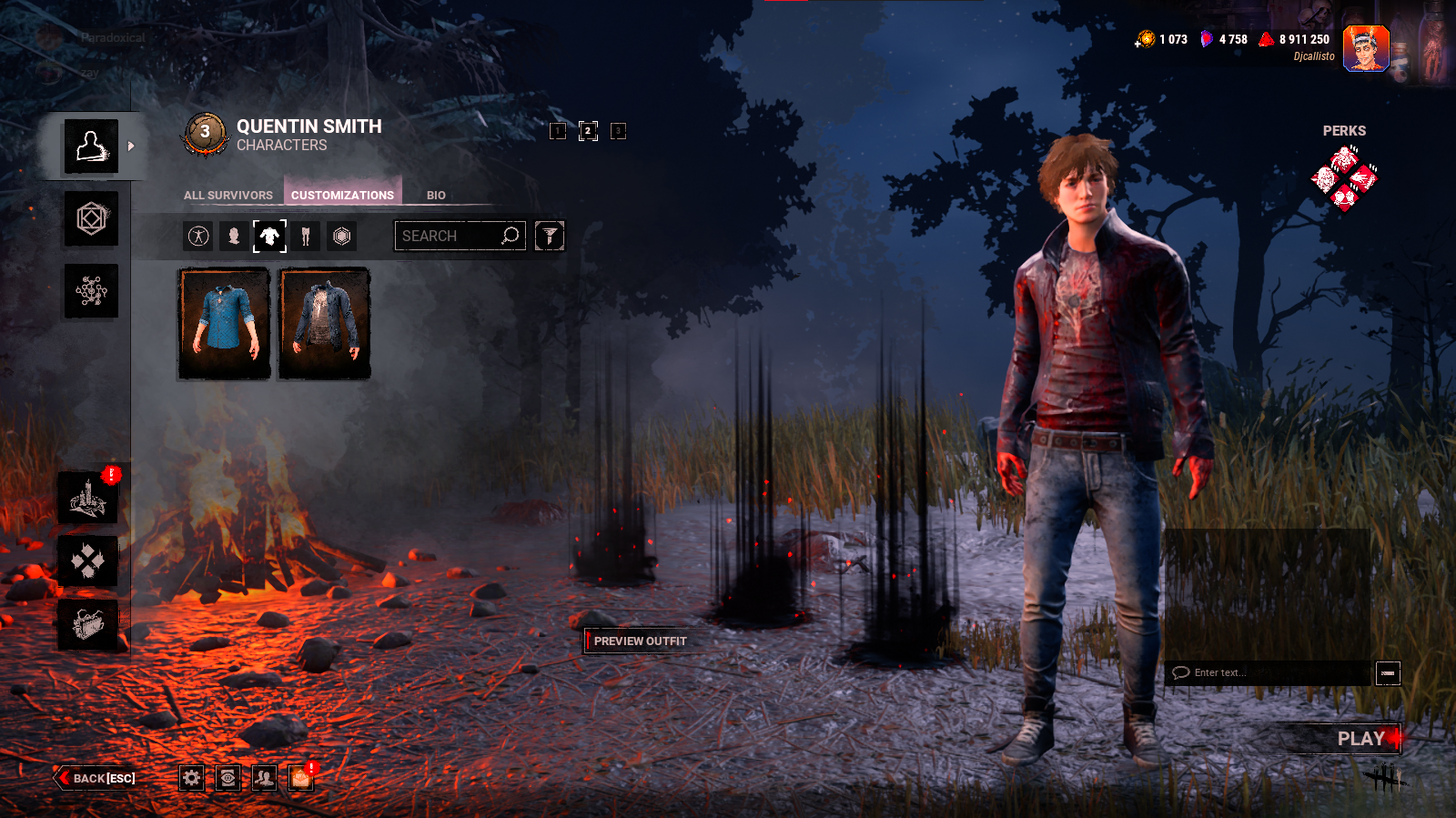Show the charms category
Screen dimensions: 1456x818
(x=342, y=237)
